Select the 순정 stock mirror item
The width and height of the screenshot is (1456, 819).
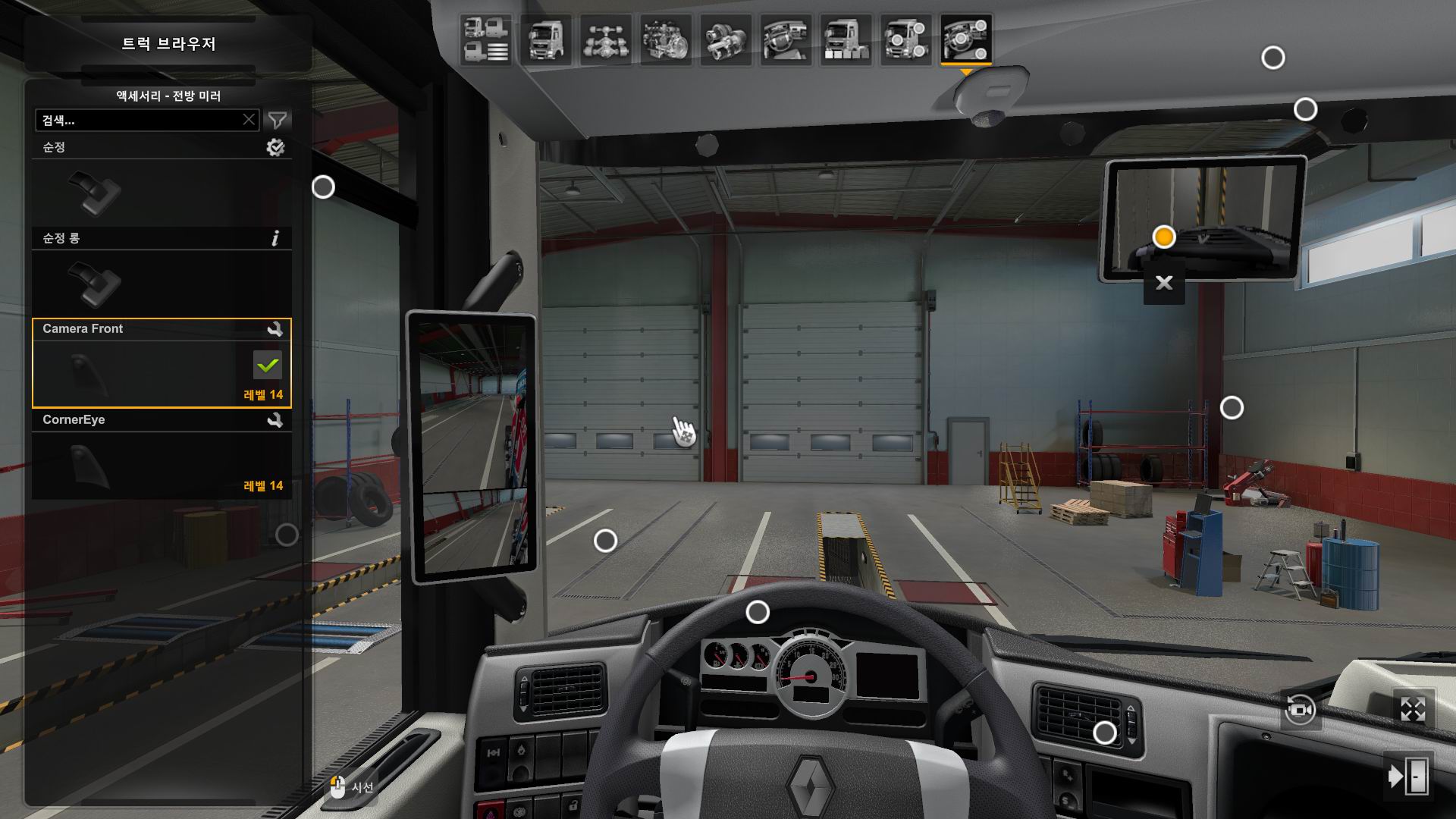click(162, 191)
